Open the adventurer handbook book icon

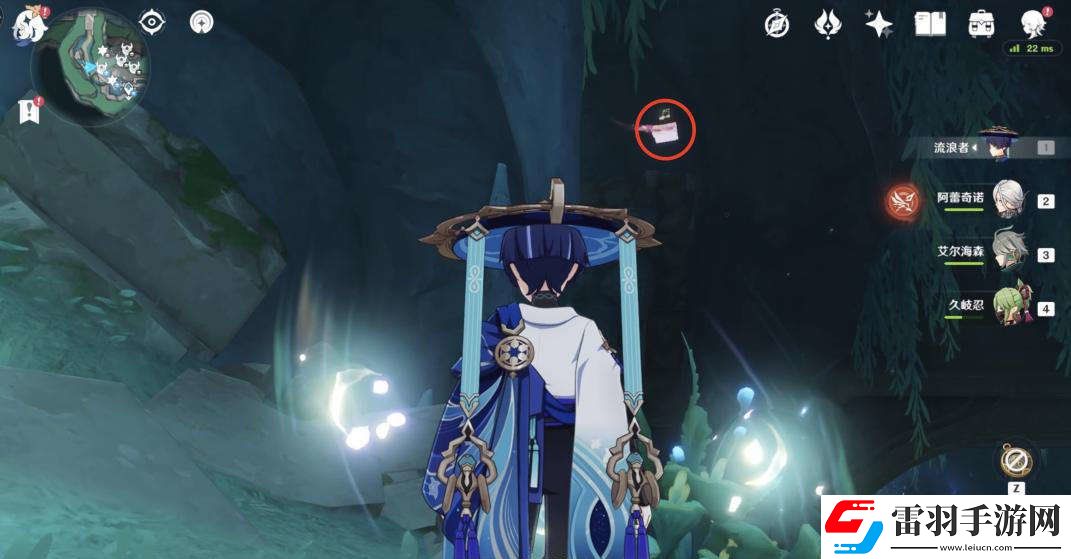click(x=930, y=23)
